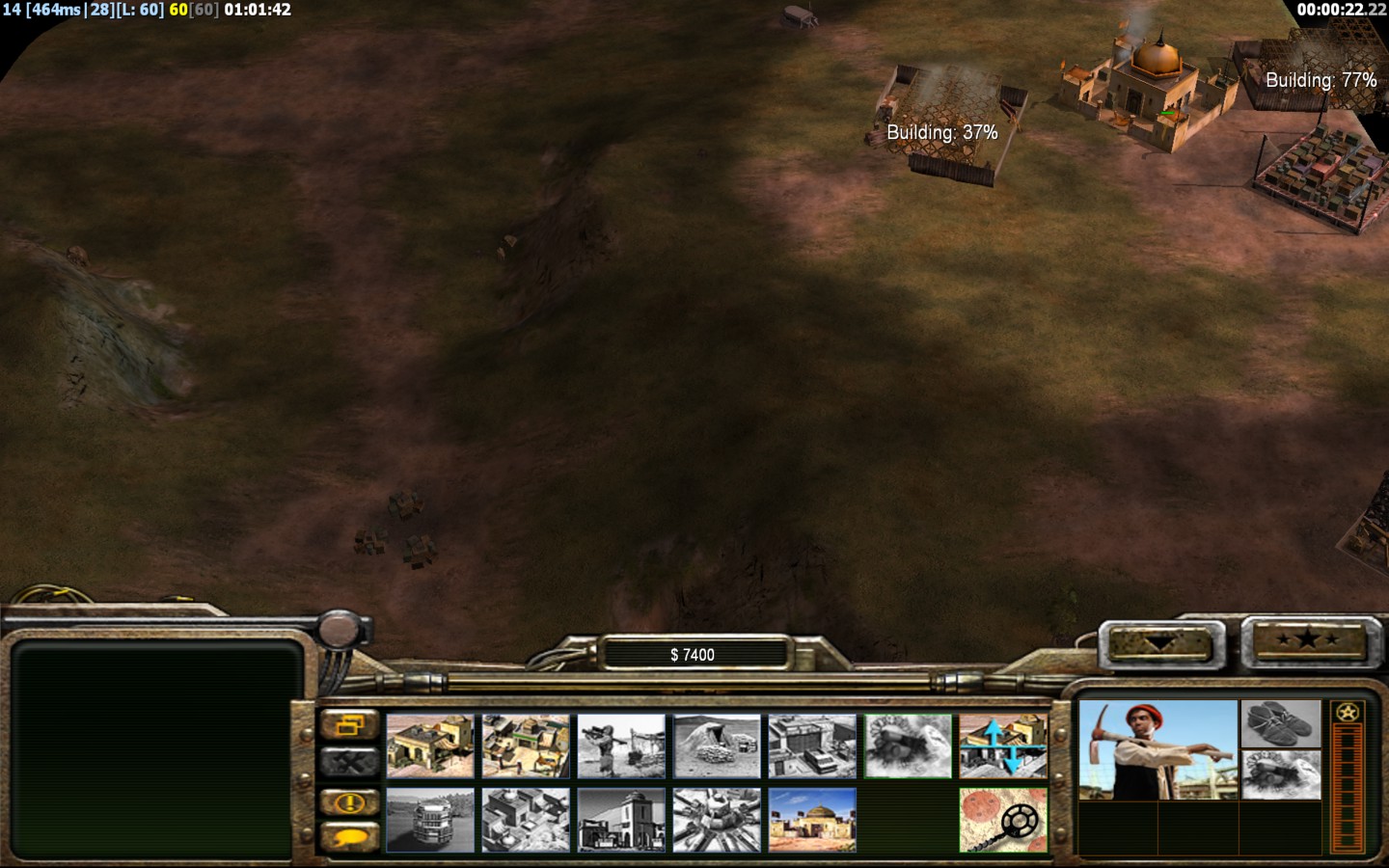Select the Scud Storm radial launcher icon
Screen dimensions: 1389x868
point(717,820)
